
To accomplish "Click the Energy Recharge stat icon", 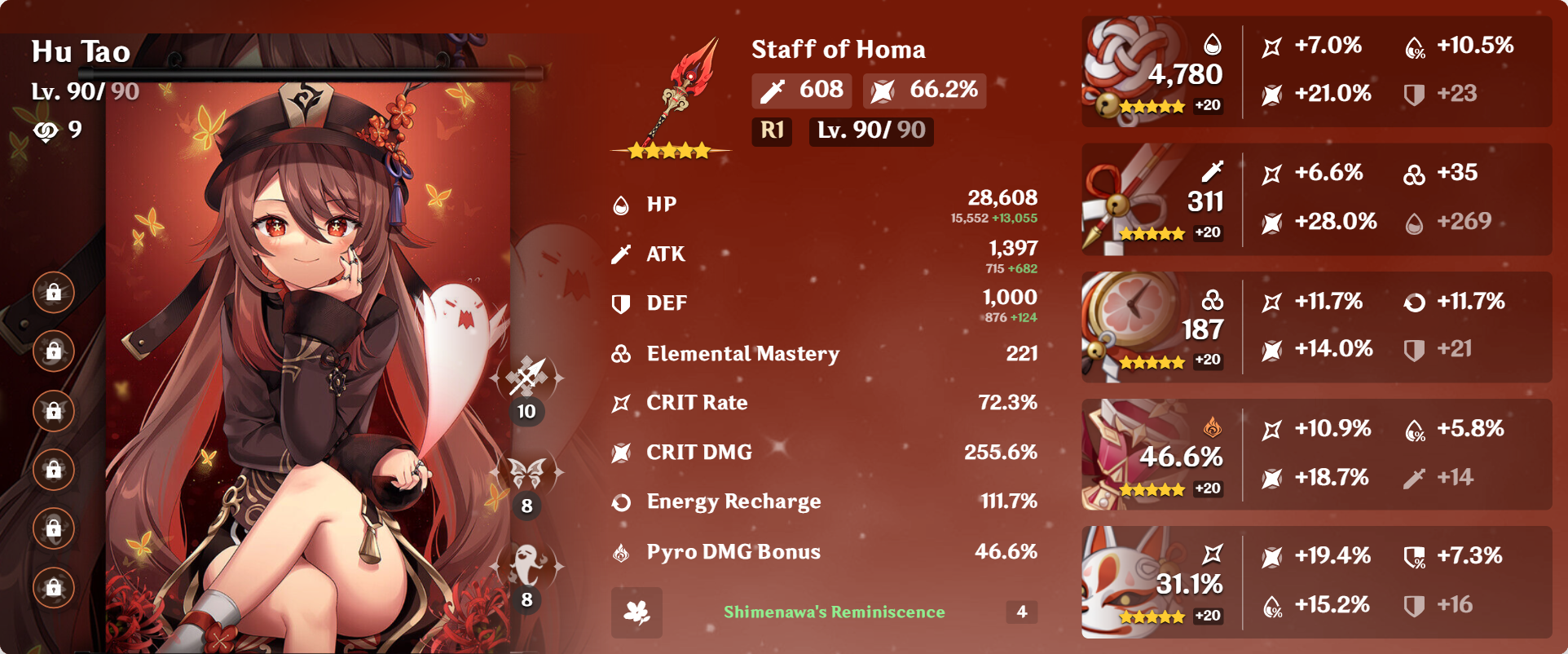I will [x=622, y=502].
